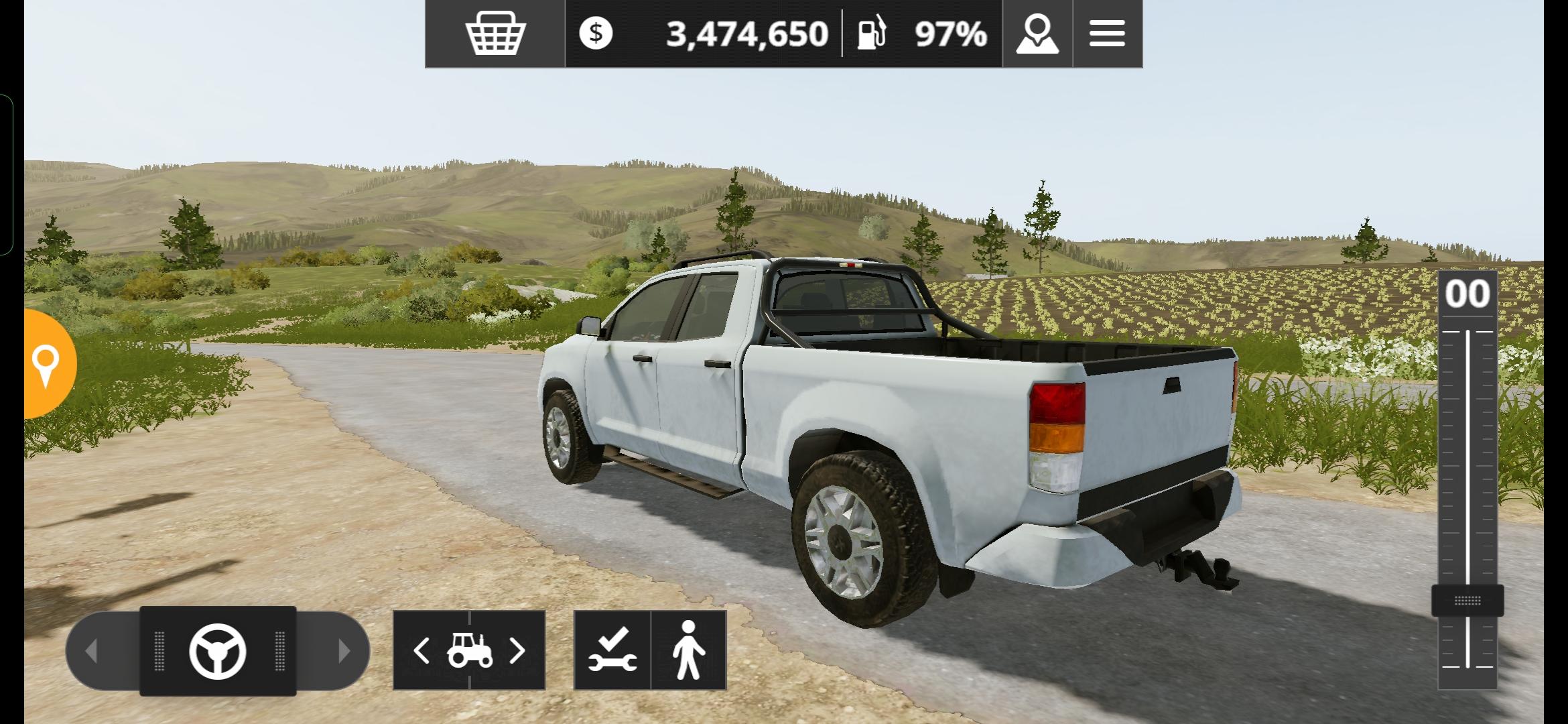Exit vehicle using the walking person button

[689, 650]
